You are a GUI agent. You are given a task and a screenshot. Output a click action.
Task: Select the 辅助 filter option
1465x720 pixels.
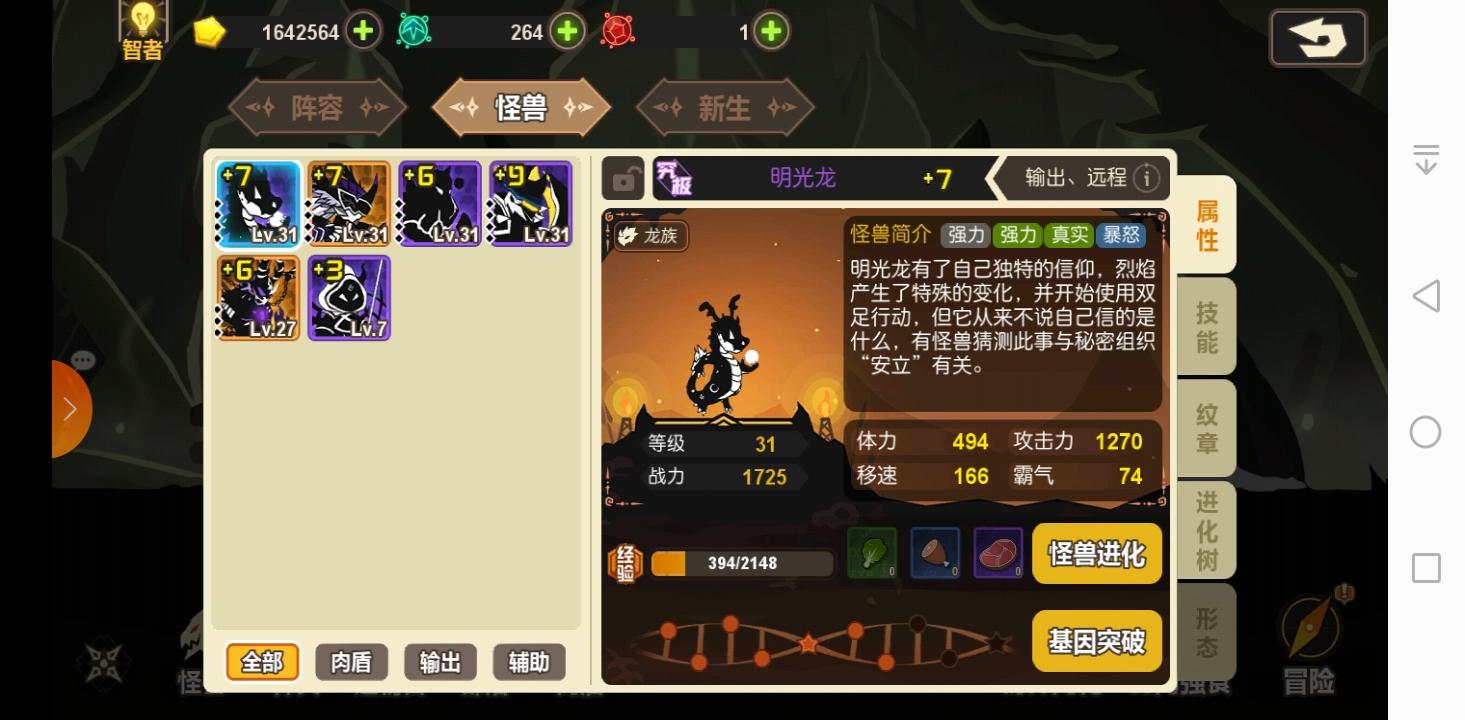529,662
